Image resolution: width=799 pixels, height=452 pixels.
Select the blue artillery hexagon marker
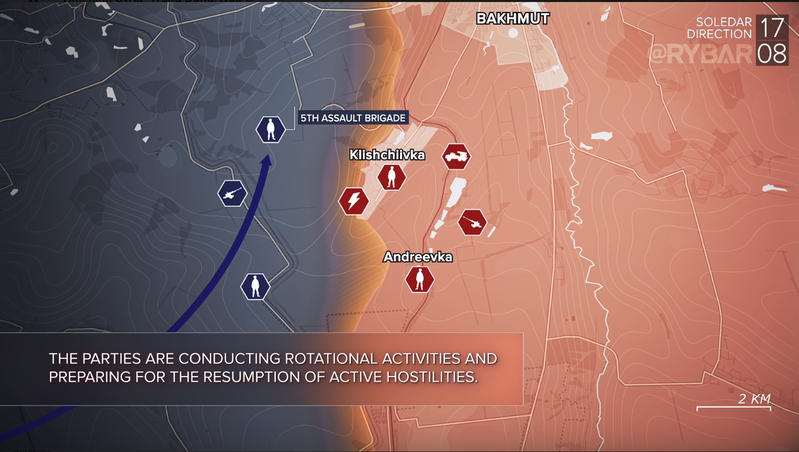click(233, 193)
